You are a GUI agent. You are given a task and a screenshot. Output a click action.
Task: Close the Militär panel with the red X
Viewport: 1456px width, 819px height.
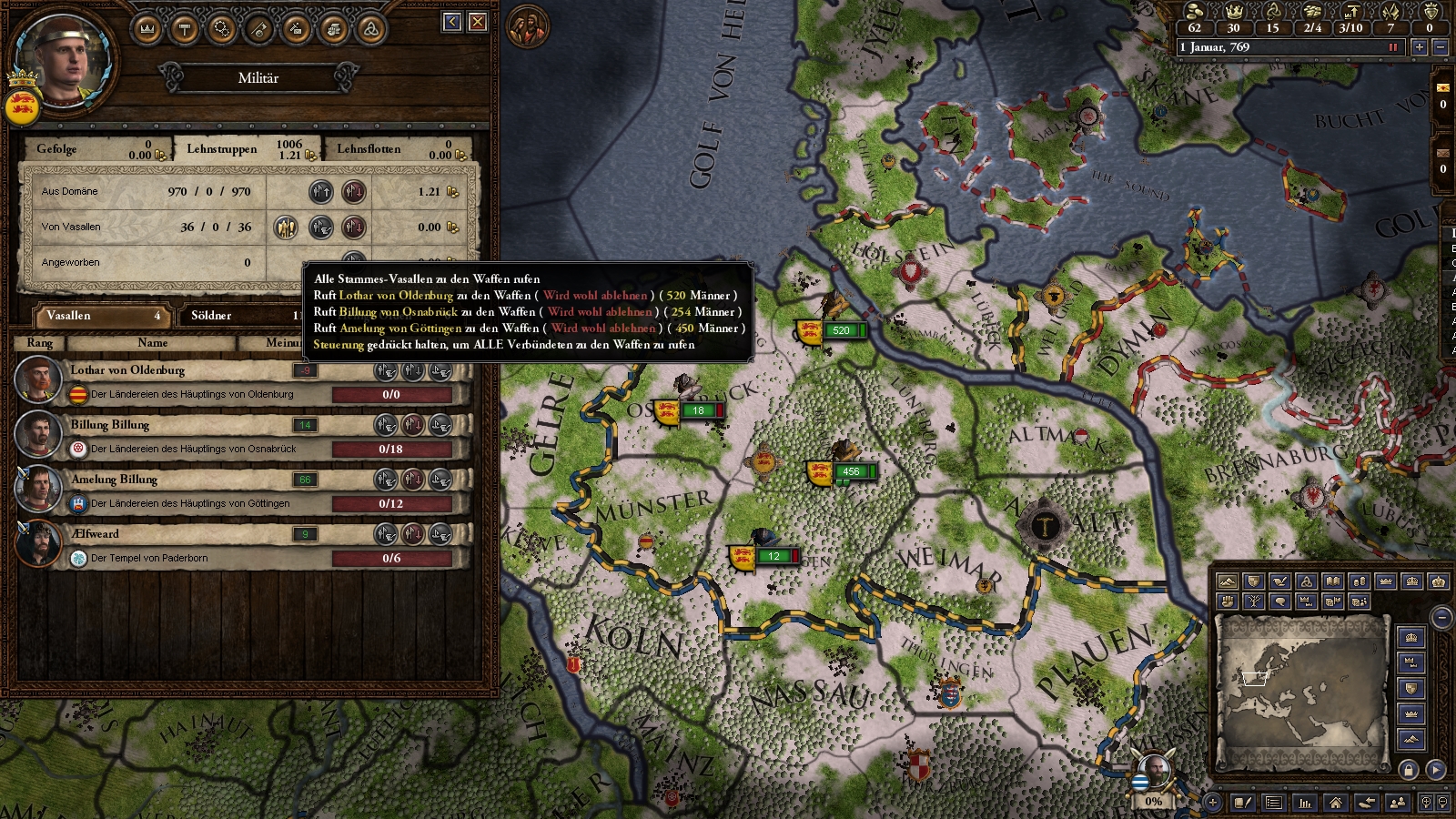[478, 22]
